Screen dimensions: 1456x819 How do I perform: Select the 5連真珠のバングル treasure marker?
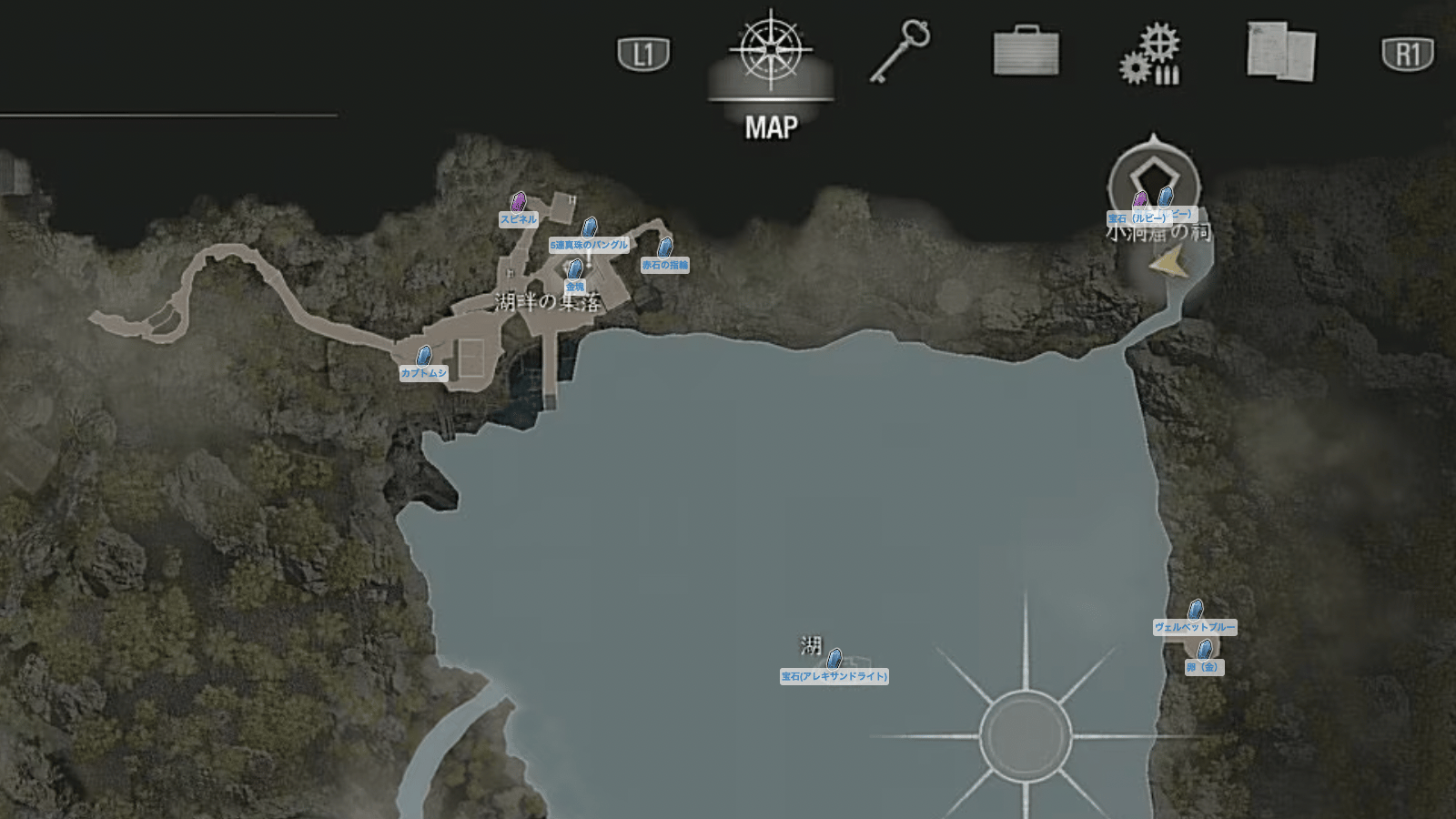(590, 227)
